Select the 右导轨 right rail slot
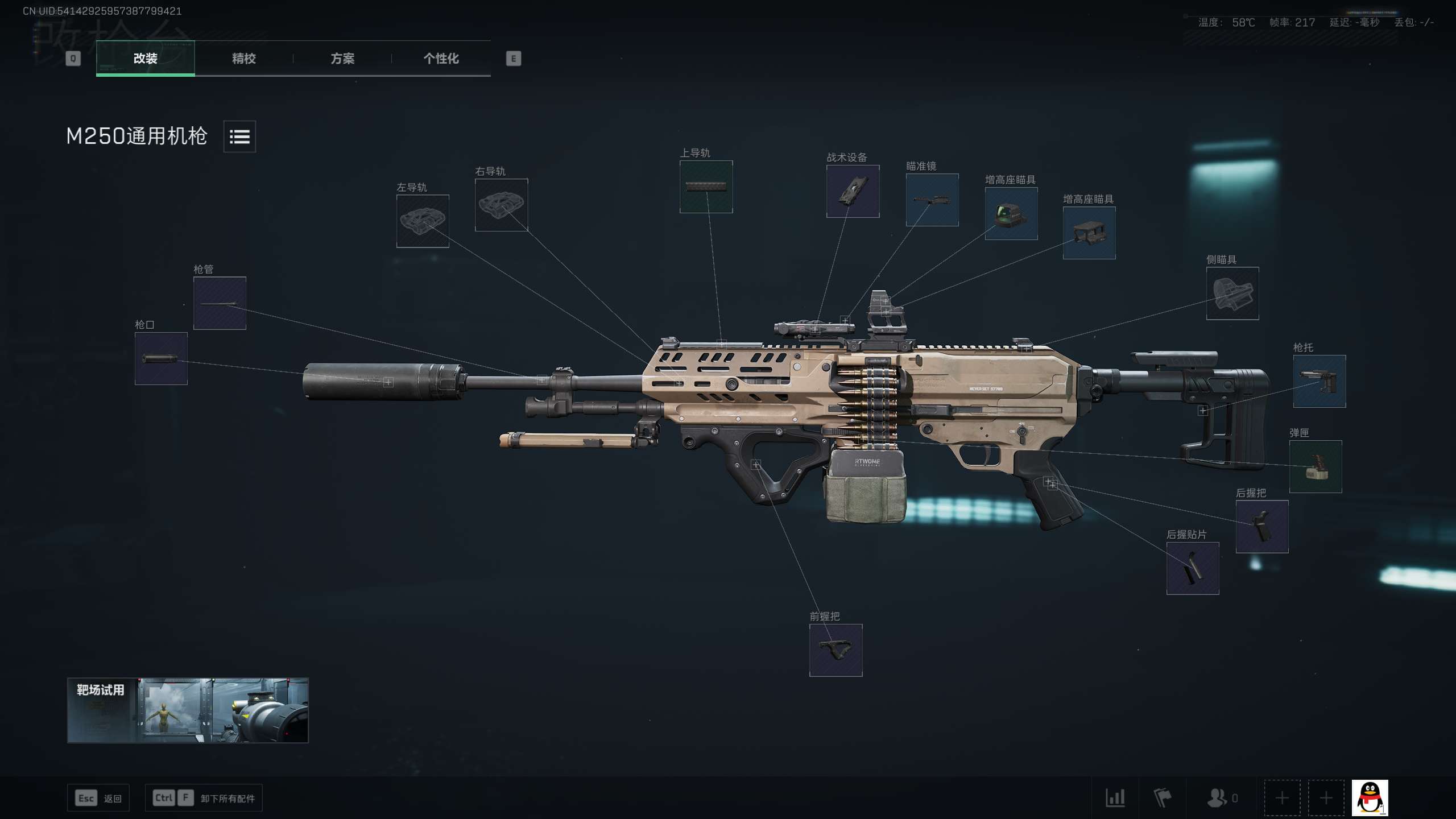Screen dimensions: 1456x819 click(x=501, y=205)
